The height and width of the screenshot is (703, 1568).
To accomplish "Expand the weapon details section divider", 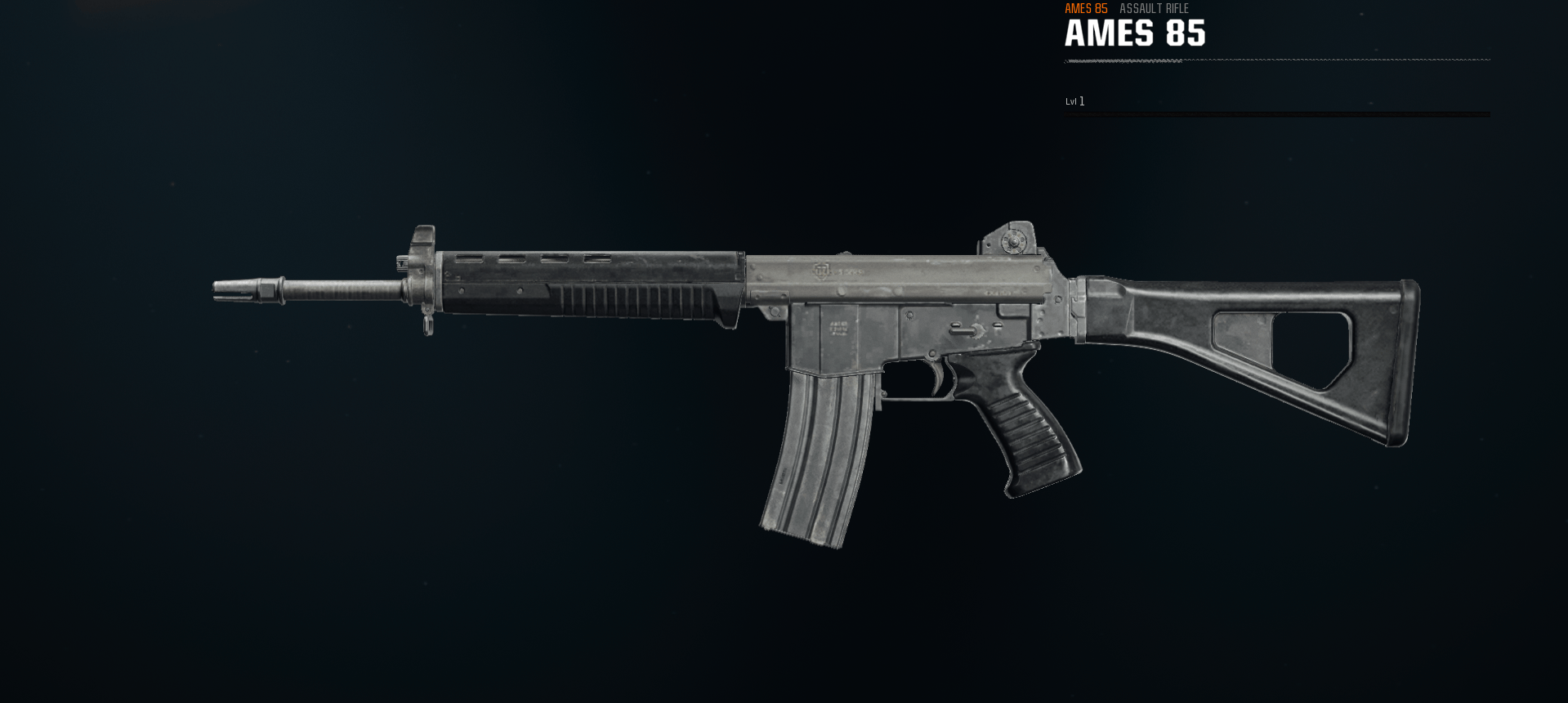I will click(x=1275, y=61).
